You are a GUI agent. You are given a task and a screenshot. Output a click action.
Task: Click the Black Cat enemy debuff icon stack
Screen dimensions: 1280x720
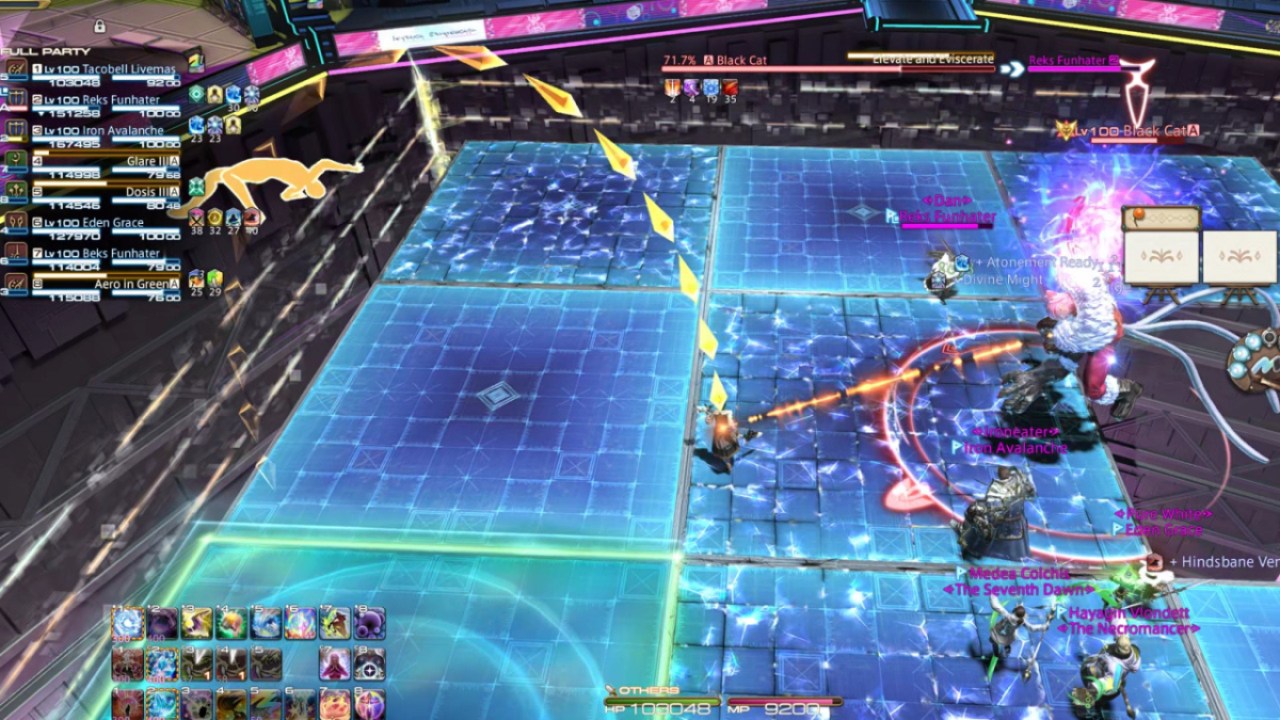700,88
